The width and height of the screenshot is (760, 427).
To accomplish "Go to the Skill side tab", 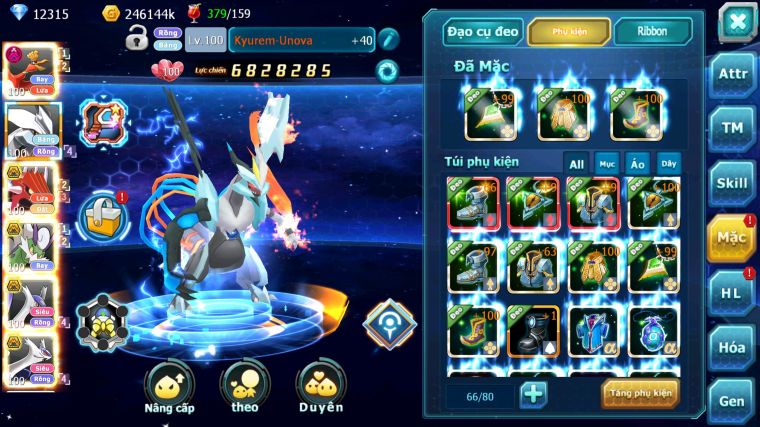I will 731,183.
